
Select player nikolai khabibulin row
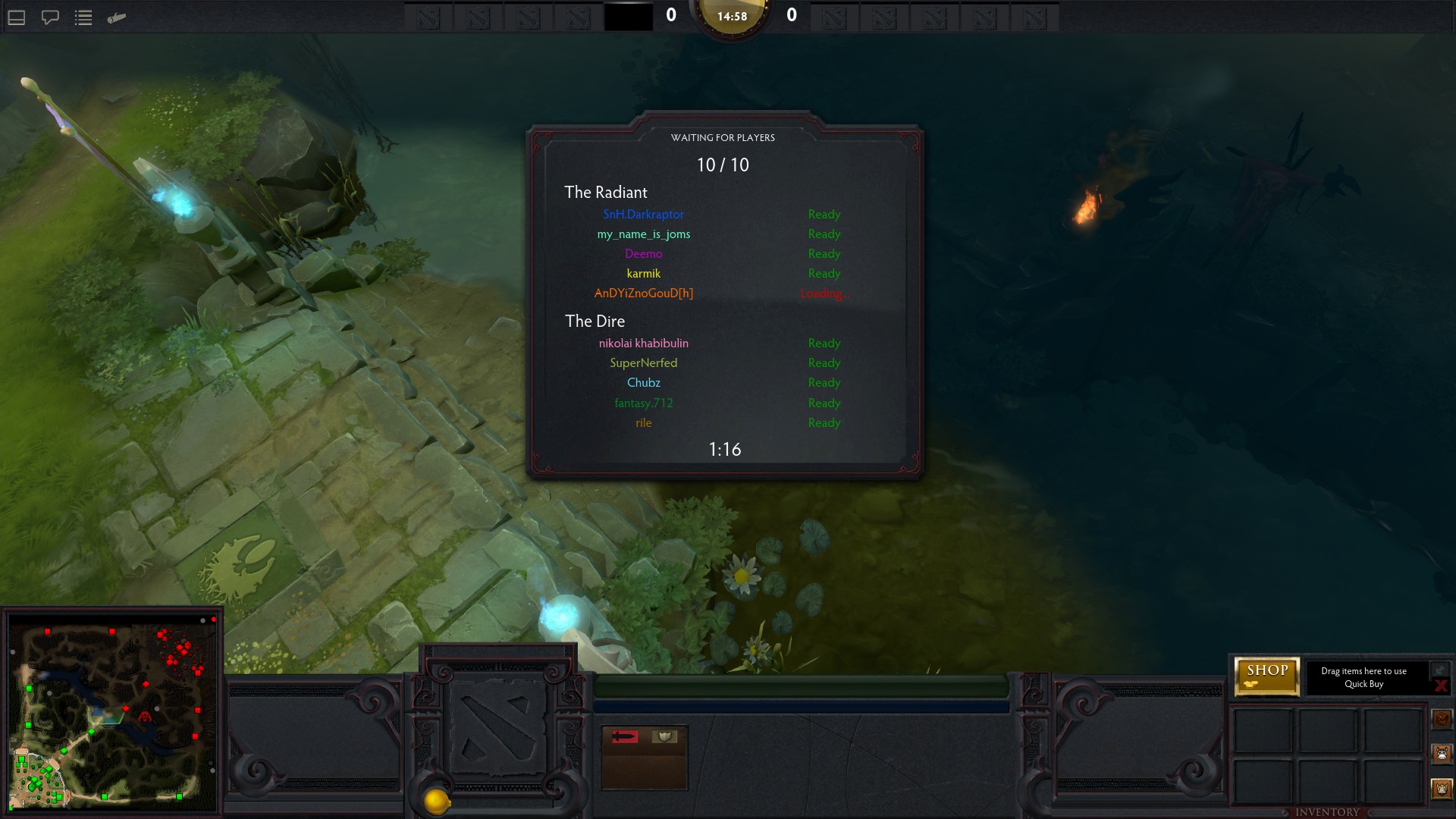[643, 344]
